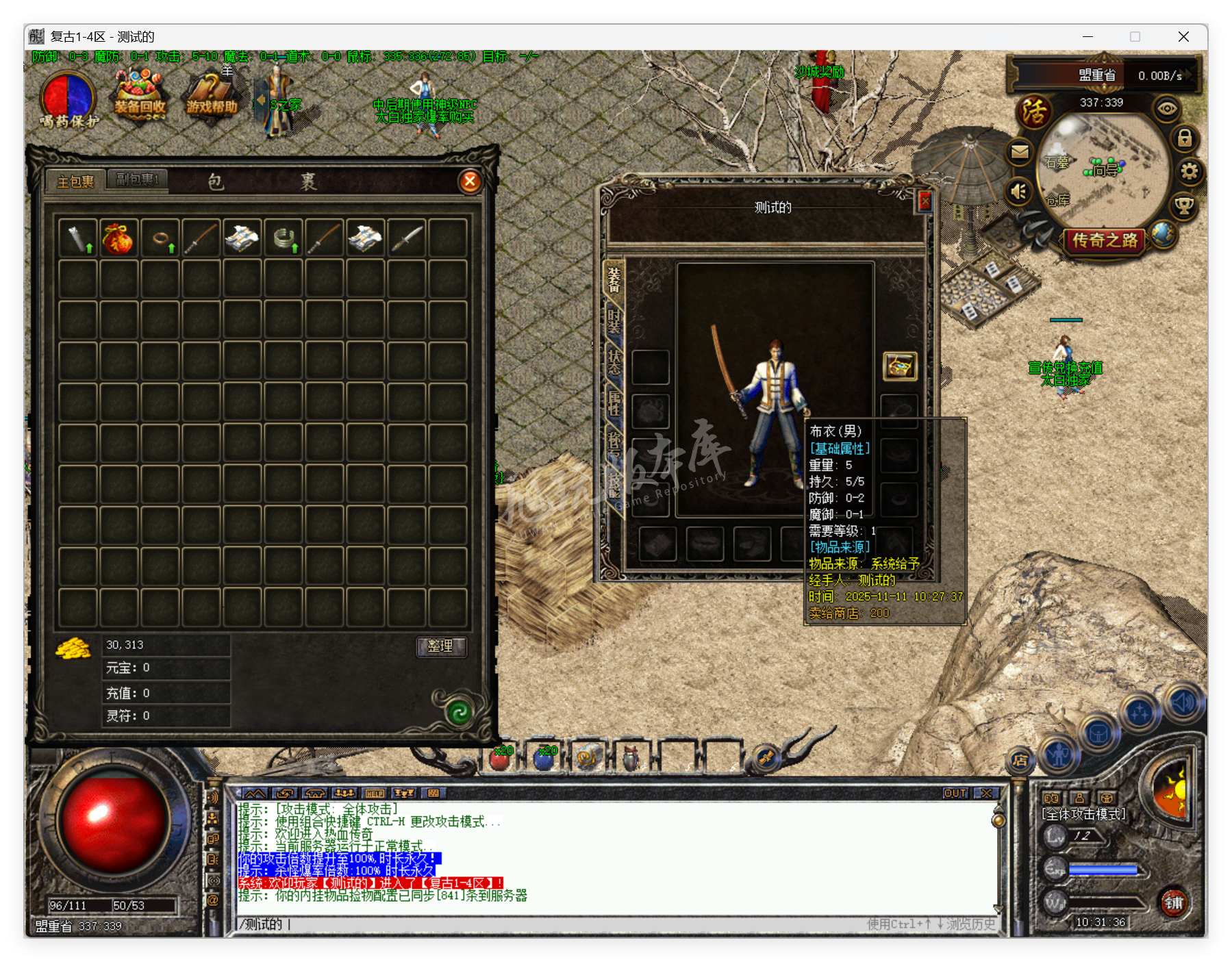Open the mail envelope icon near minimap
1232x962 pixels.
[x=1020, y=153]
